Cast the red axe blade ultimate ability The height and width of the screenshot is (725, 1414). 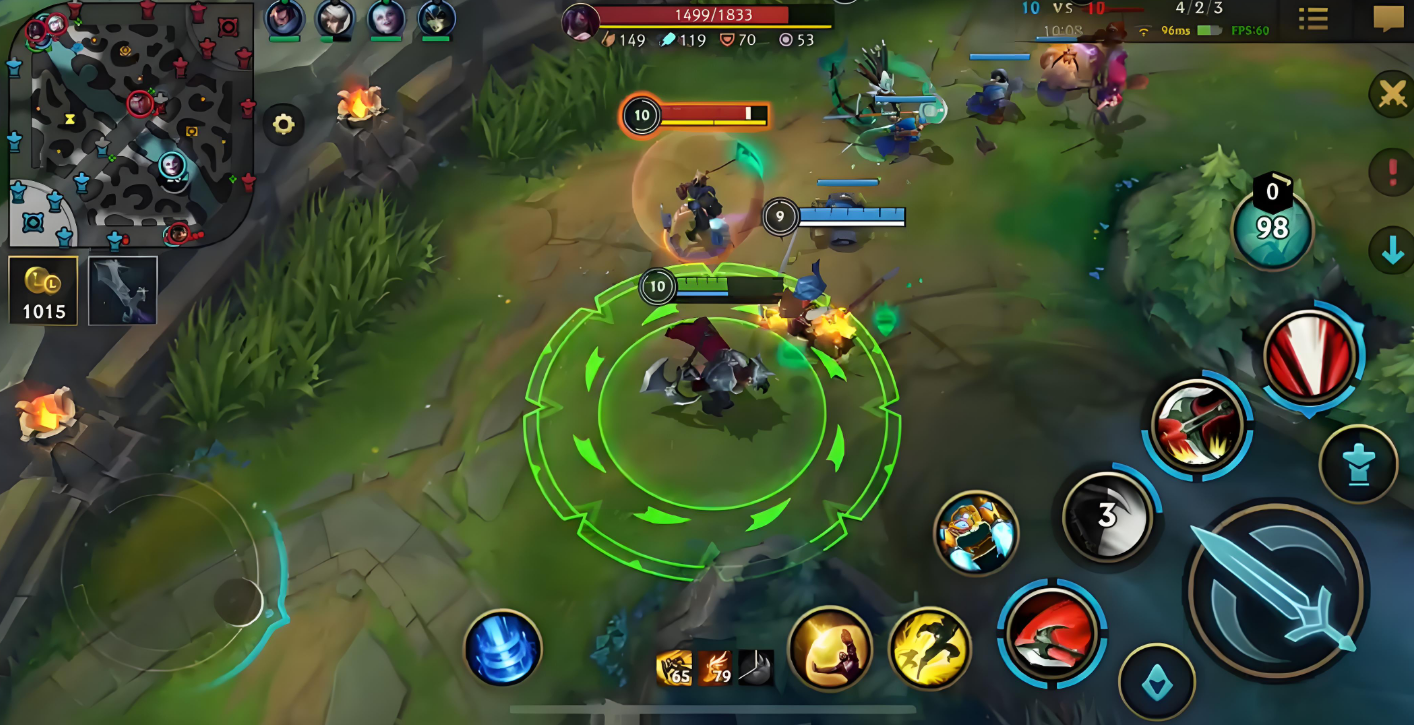tap(1310, 357)
